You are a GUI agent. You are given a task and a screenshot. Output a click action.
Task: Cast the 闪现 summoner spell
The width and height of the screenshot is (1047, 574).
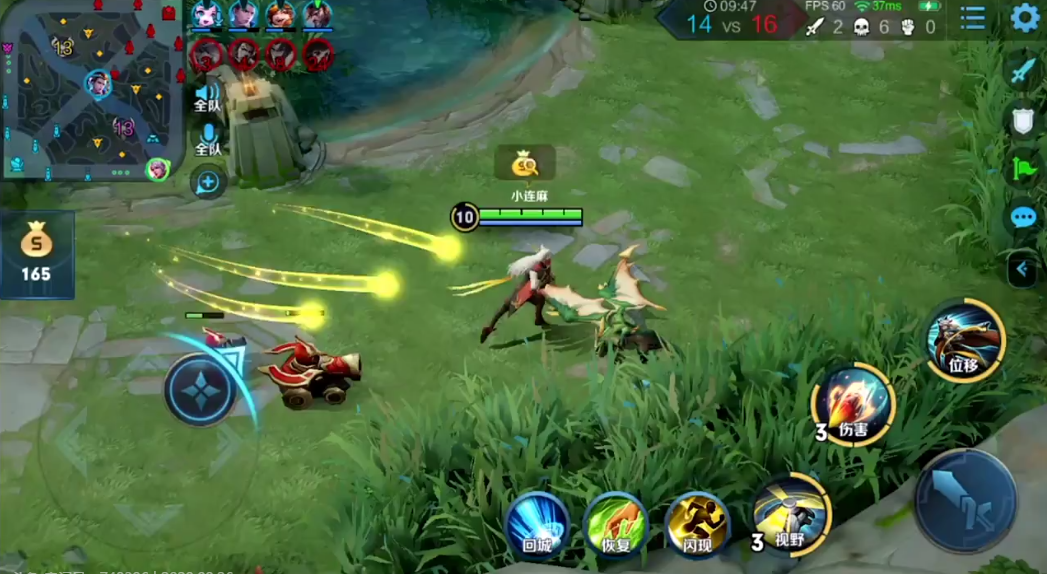tap(697, 522)
